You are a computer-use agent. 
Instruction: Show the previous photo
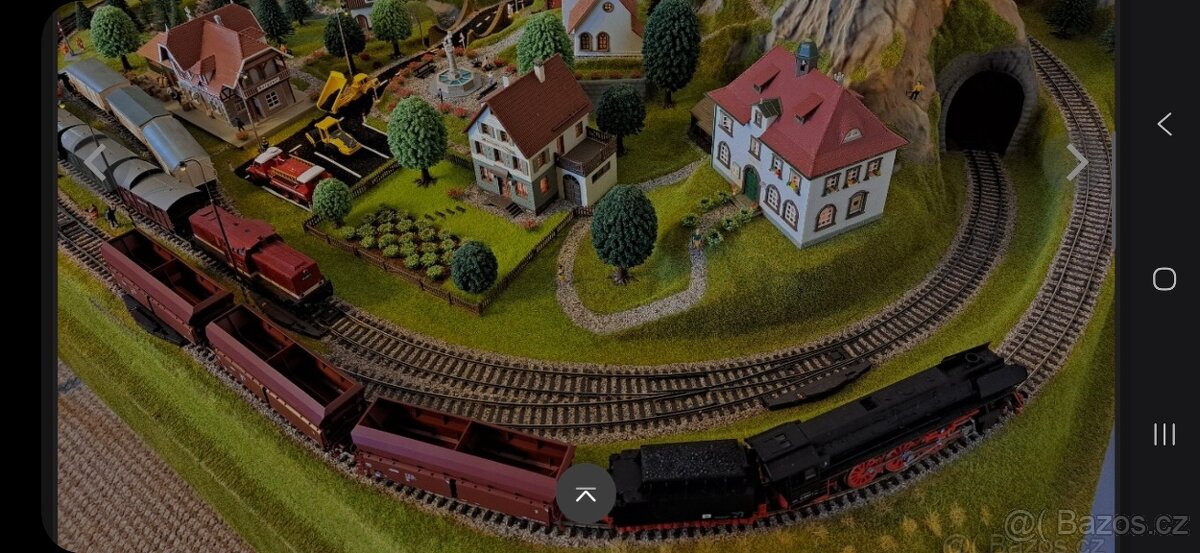coord(95,160)
